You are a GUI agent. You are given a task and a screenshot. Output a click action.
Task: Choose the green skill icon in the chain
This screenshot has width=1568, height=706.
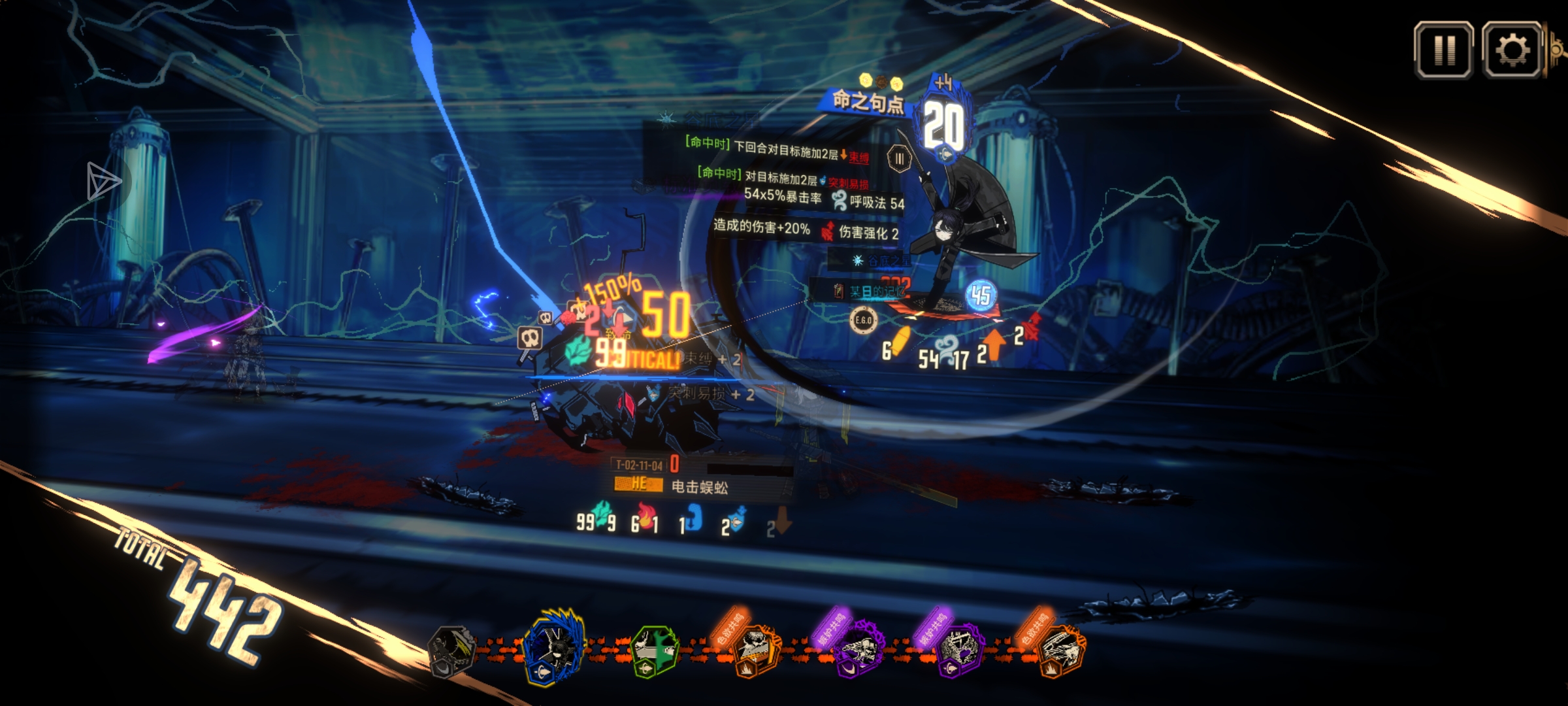coord(655,650)
